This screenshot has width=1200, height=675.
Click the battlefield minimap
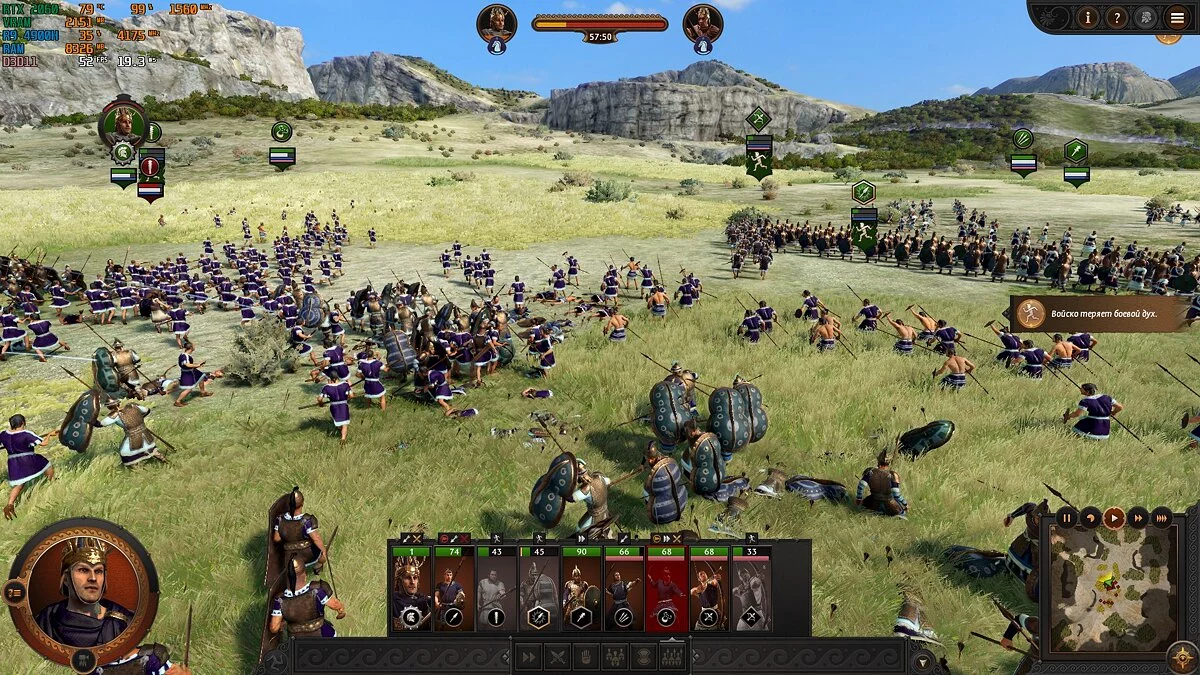[1112, 589]
